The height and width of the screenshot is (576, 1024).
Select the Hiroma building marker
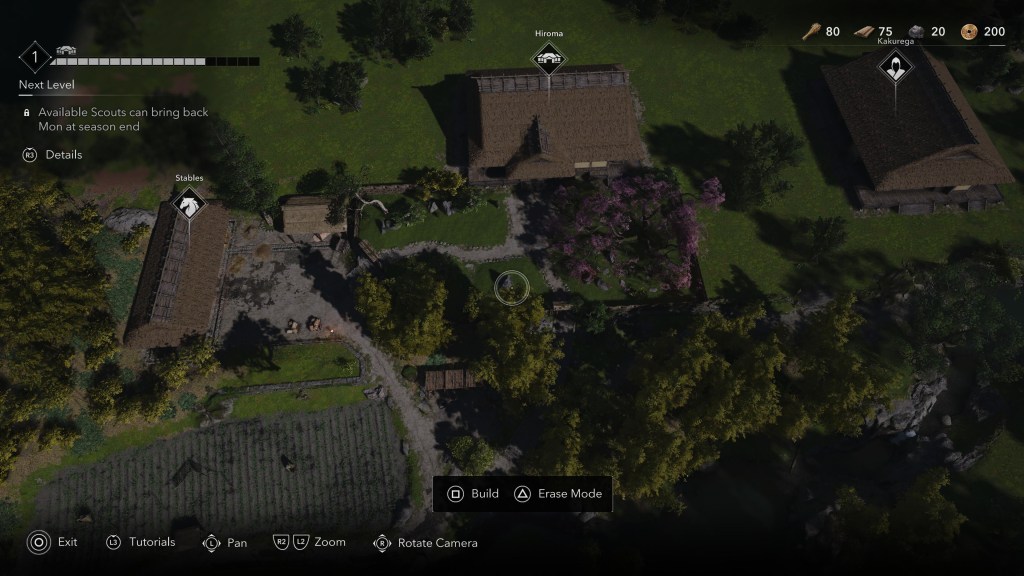click(549, 60)
